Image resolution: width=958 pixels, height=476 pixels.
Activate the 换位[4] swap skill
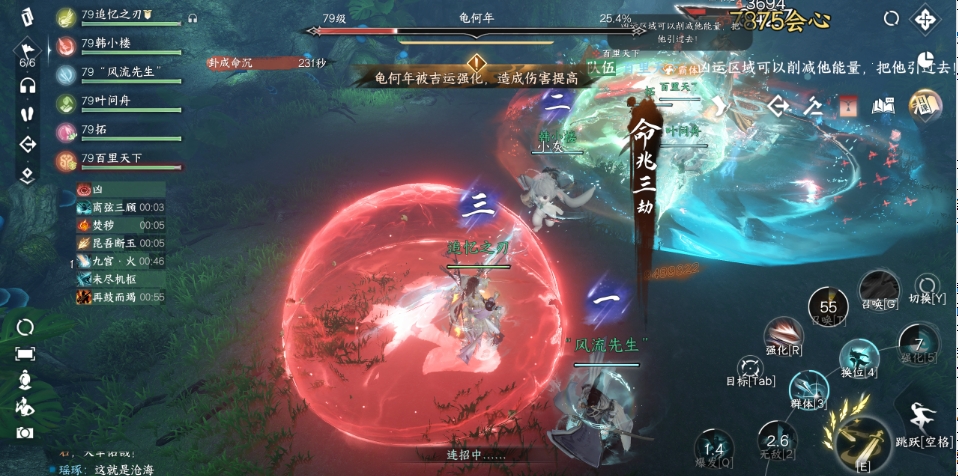coord(858,359)
